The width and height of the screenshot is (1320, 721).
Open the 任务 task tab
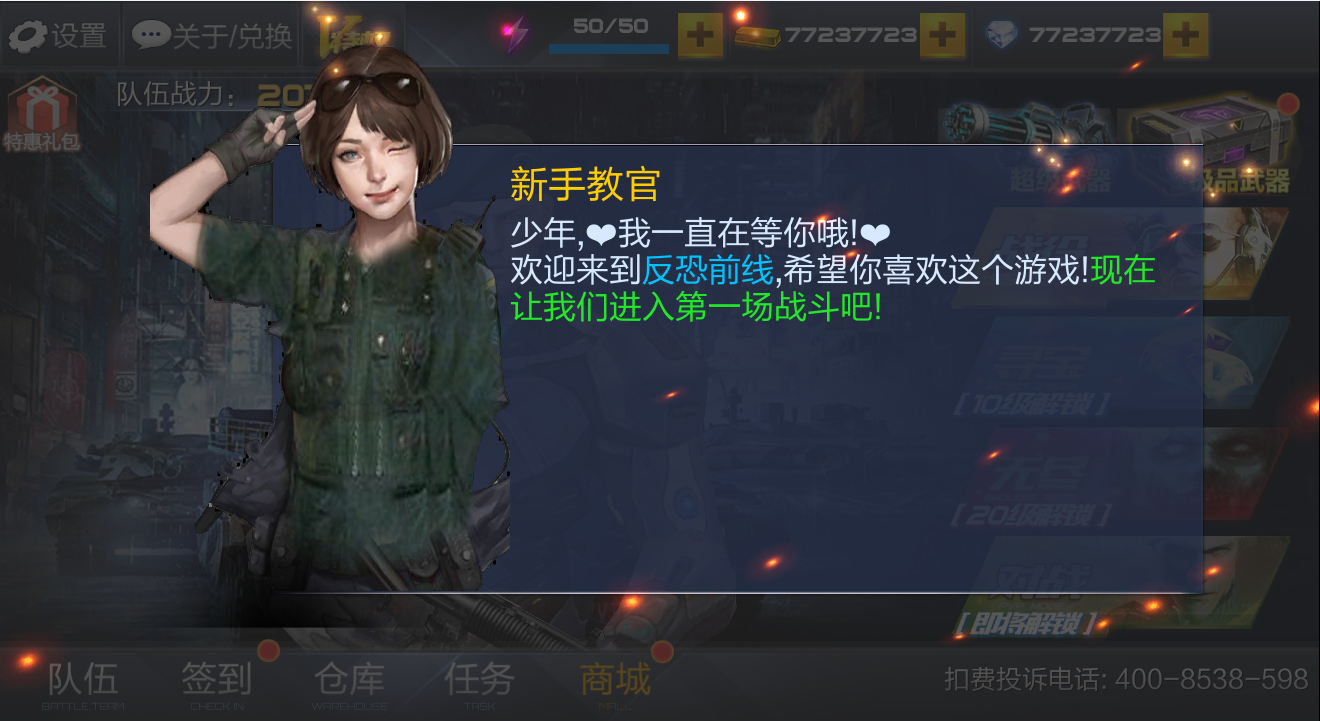pos(480,680)
